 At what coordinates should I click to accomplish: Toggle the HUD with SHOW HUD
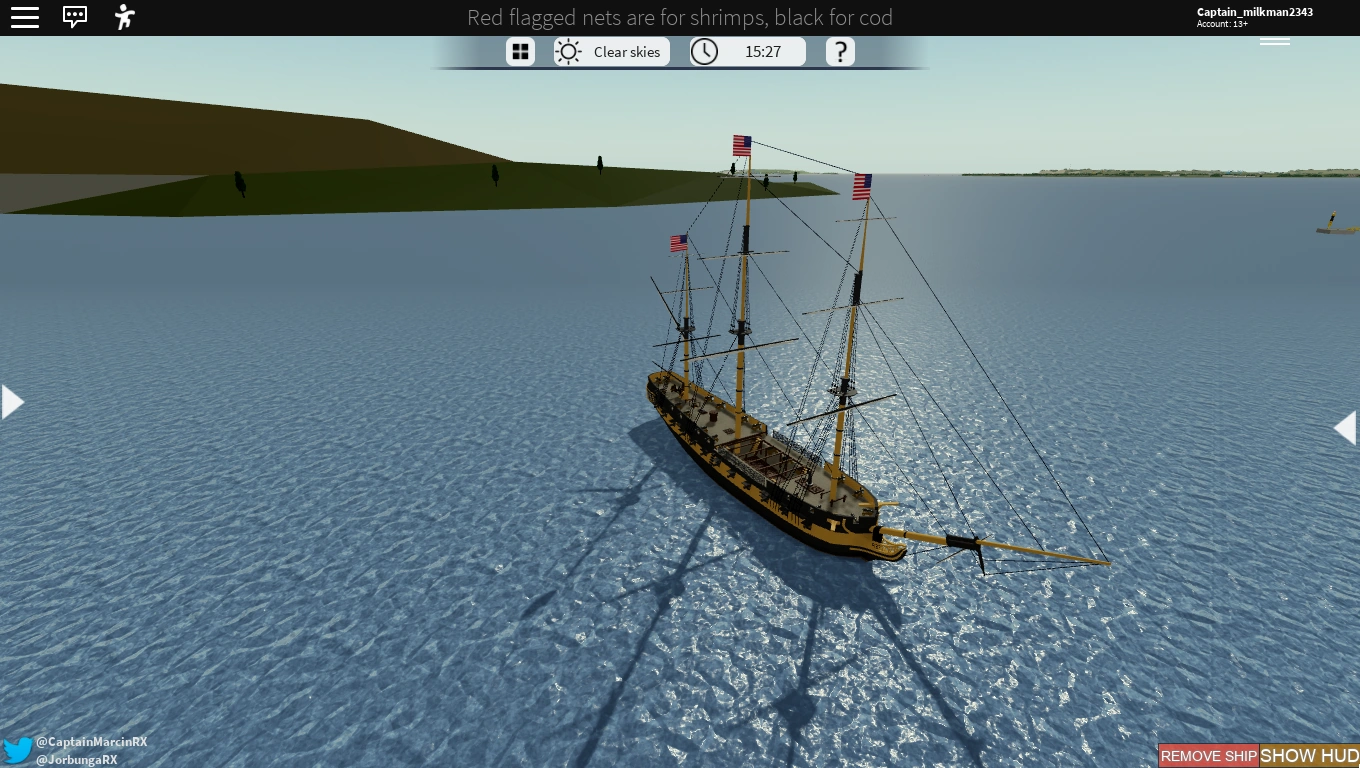(x=1308, y=756)
